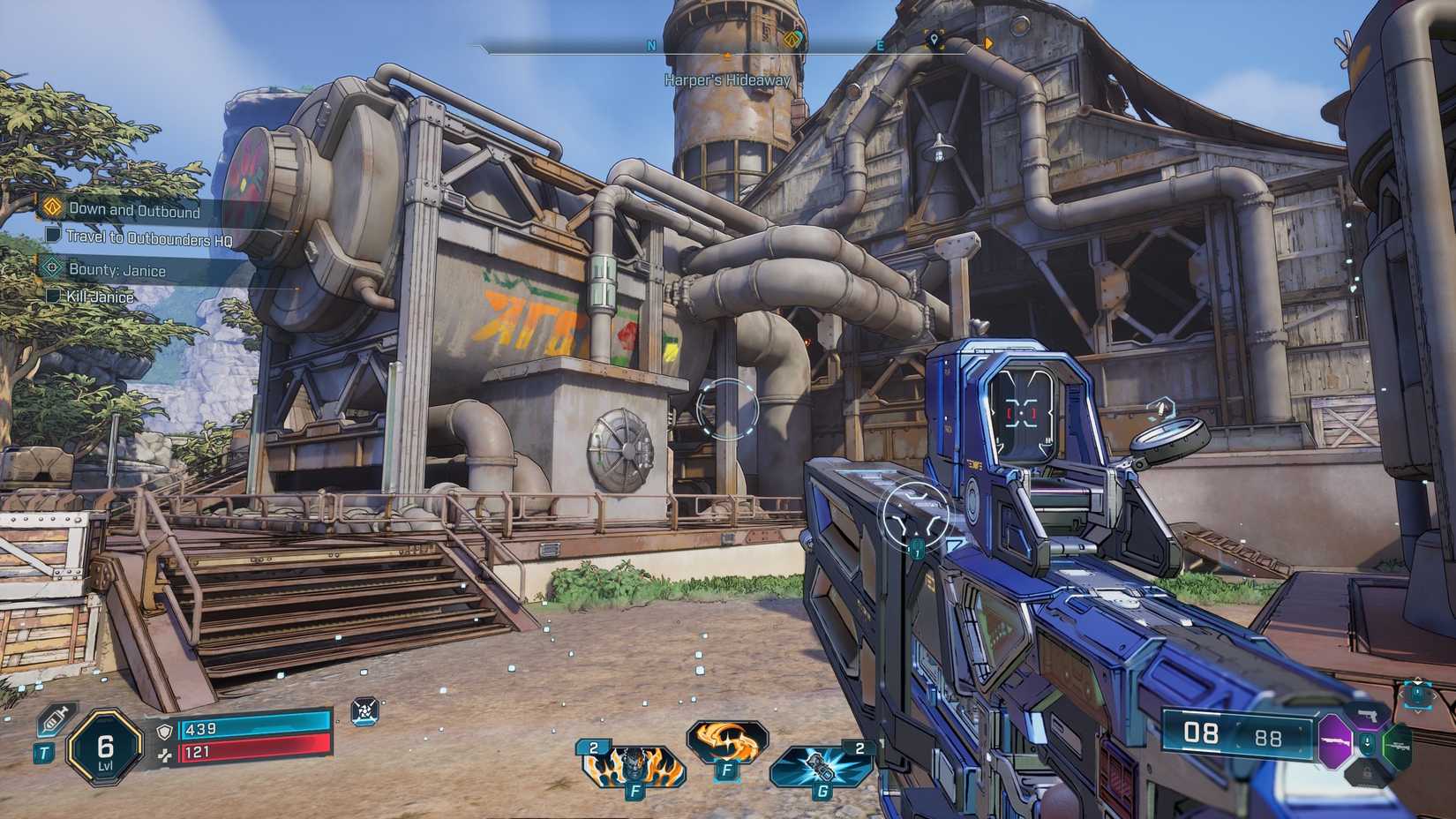
Task: Expand the download arrow next to weapon slots
Action: click(1367, 742)
